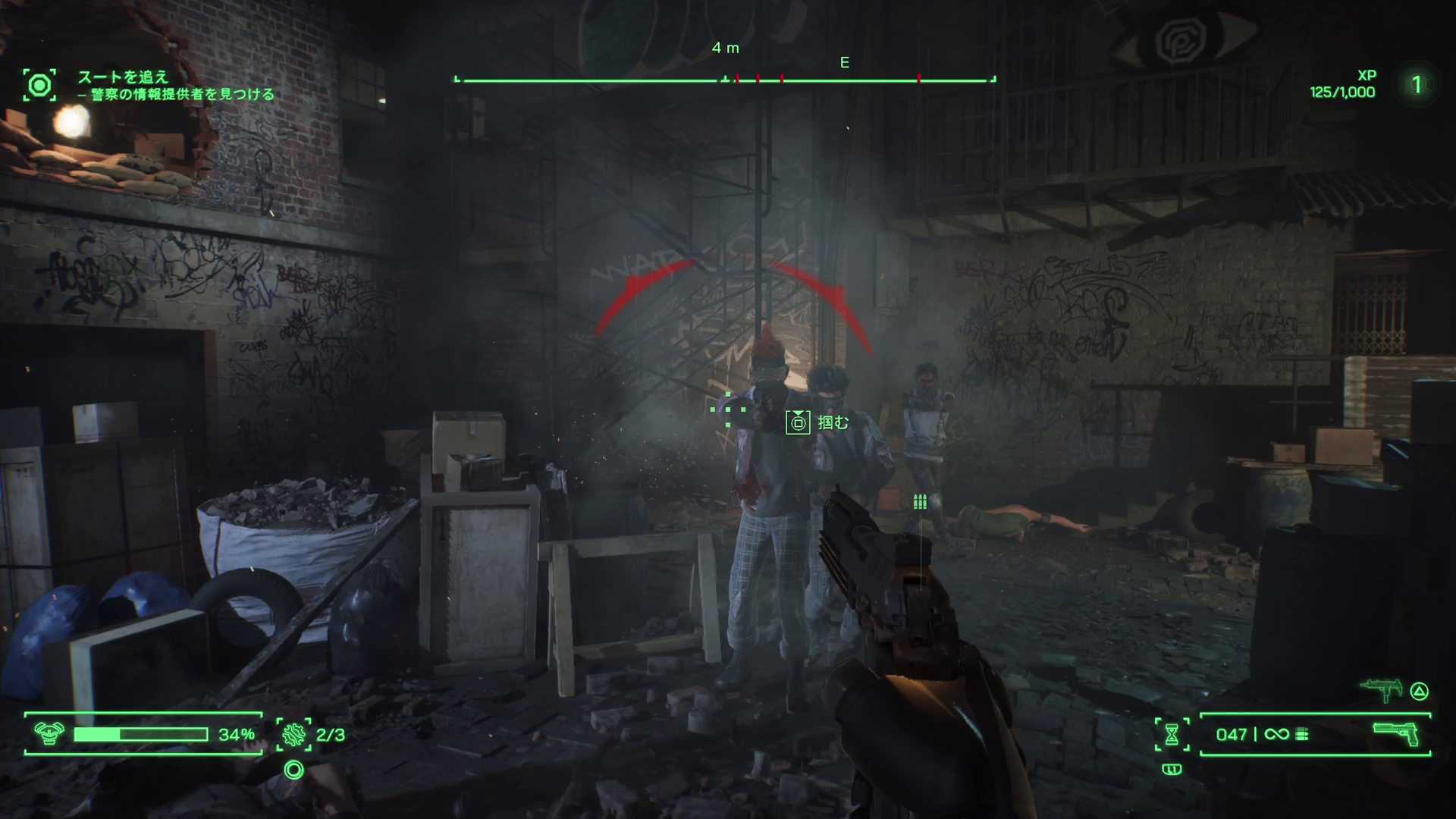
Task: Click the objective tracker target icon
Action: tap(39, 84)
